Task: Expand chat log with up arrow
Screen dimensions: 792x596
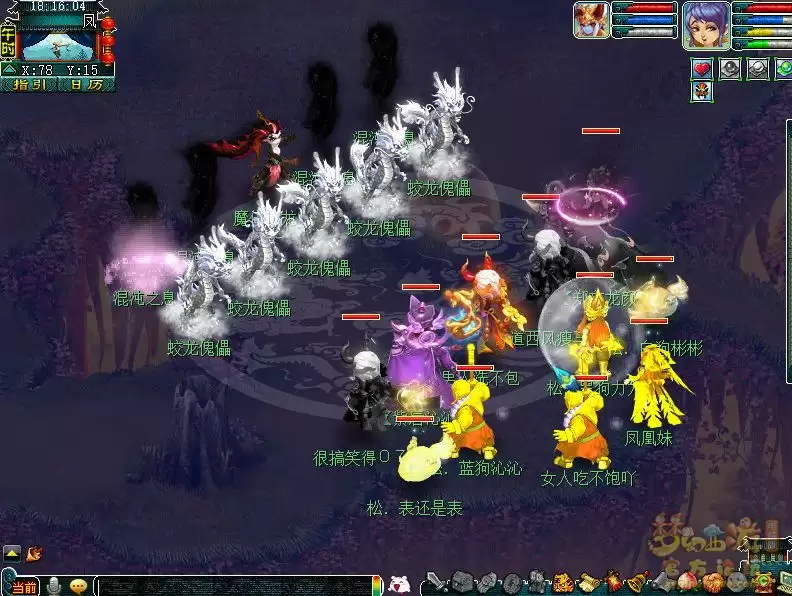Action: click(x=11, y=551)
